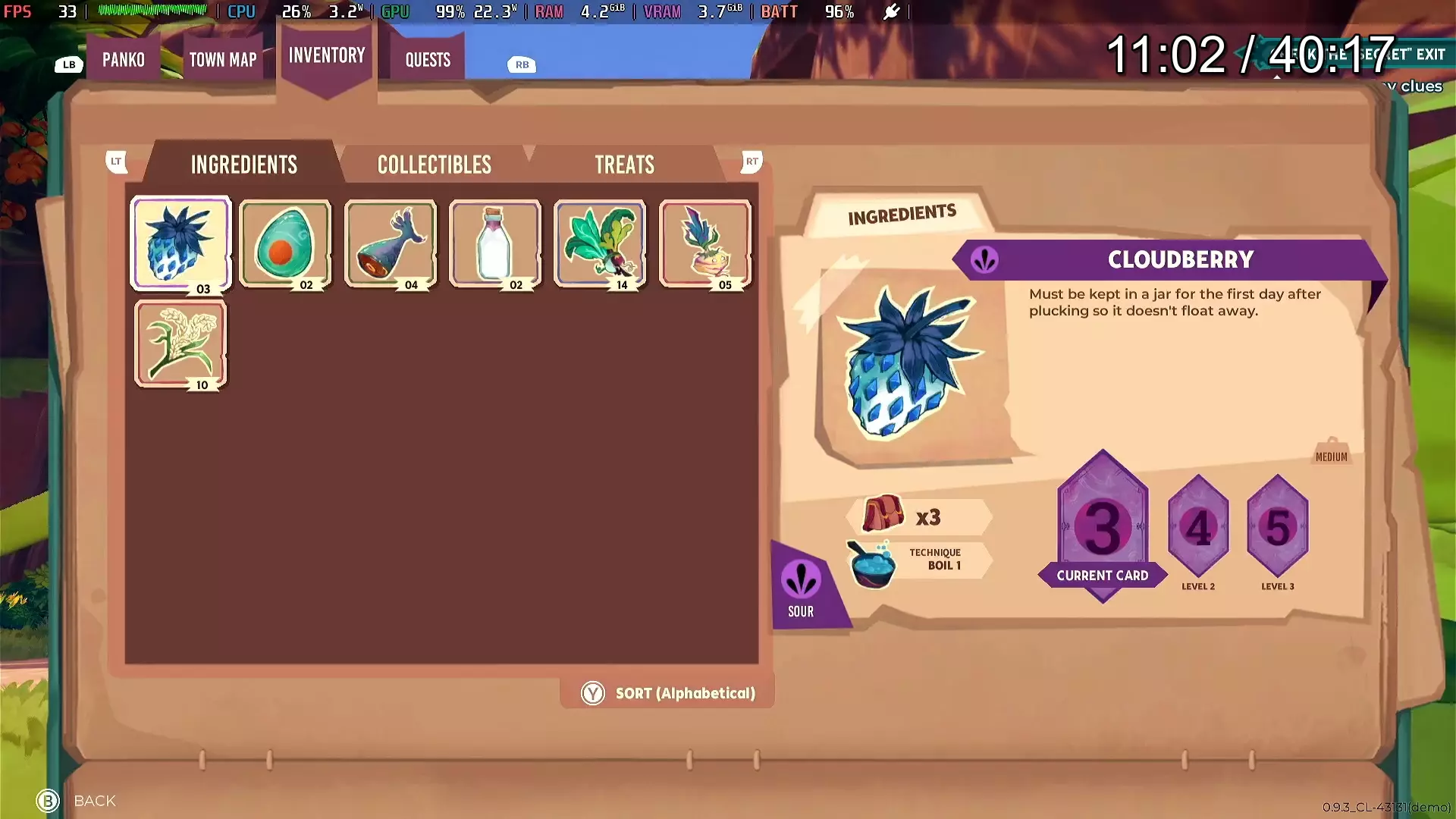This screenshot has width=1456, height=819.
Task: Select the Cloudberry ingredient icon
Action: coord(180,243)
